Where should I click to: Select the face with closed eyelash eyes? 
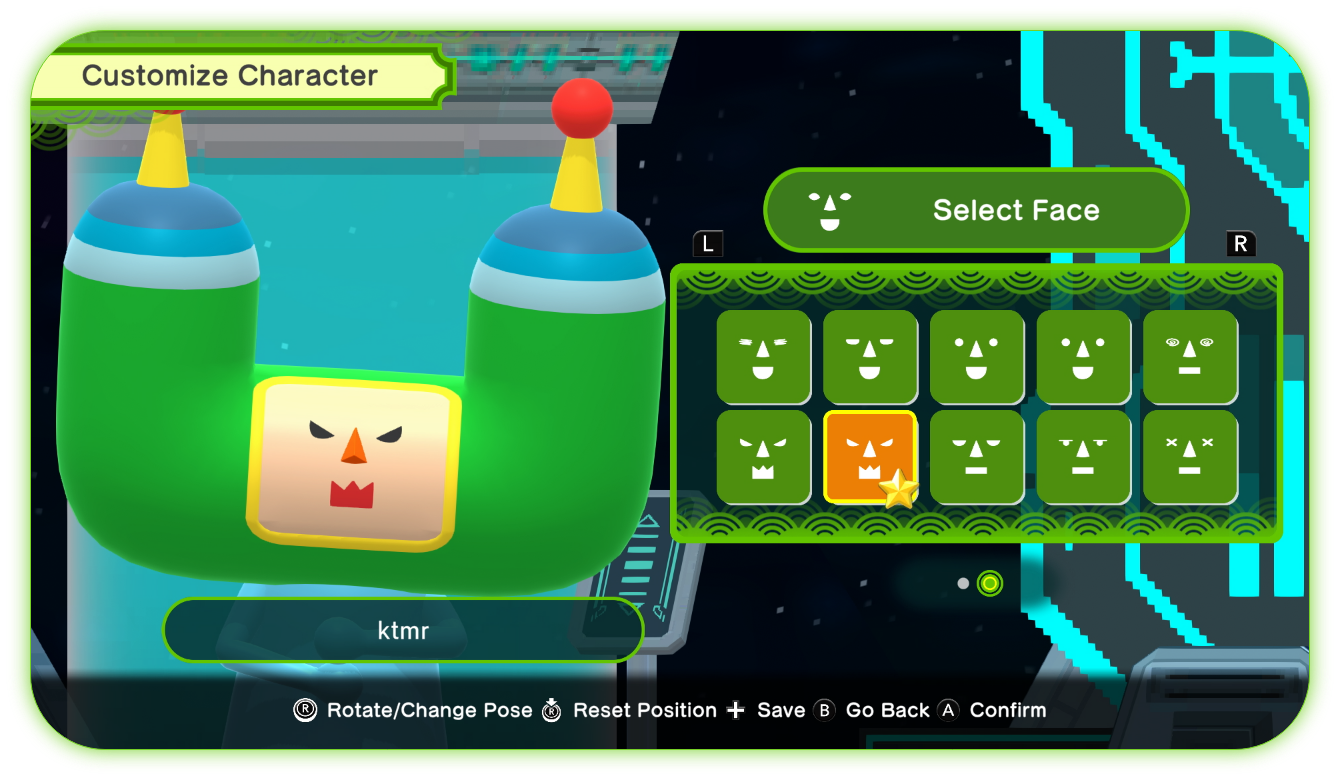[763, 357]
